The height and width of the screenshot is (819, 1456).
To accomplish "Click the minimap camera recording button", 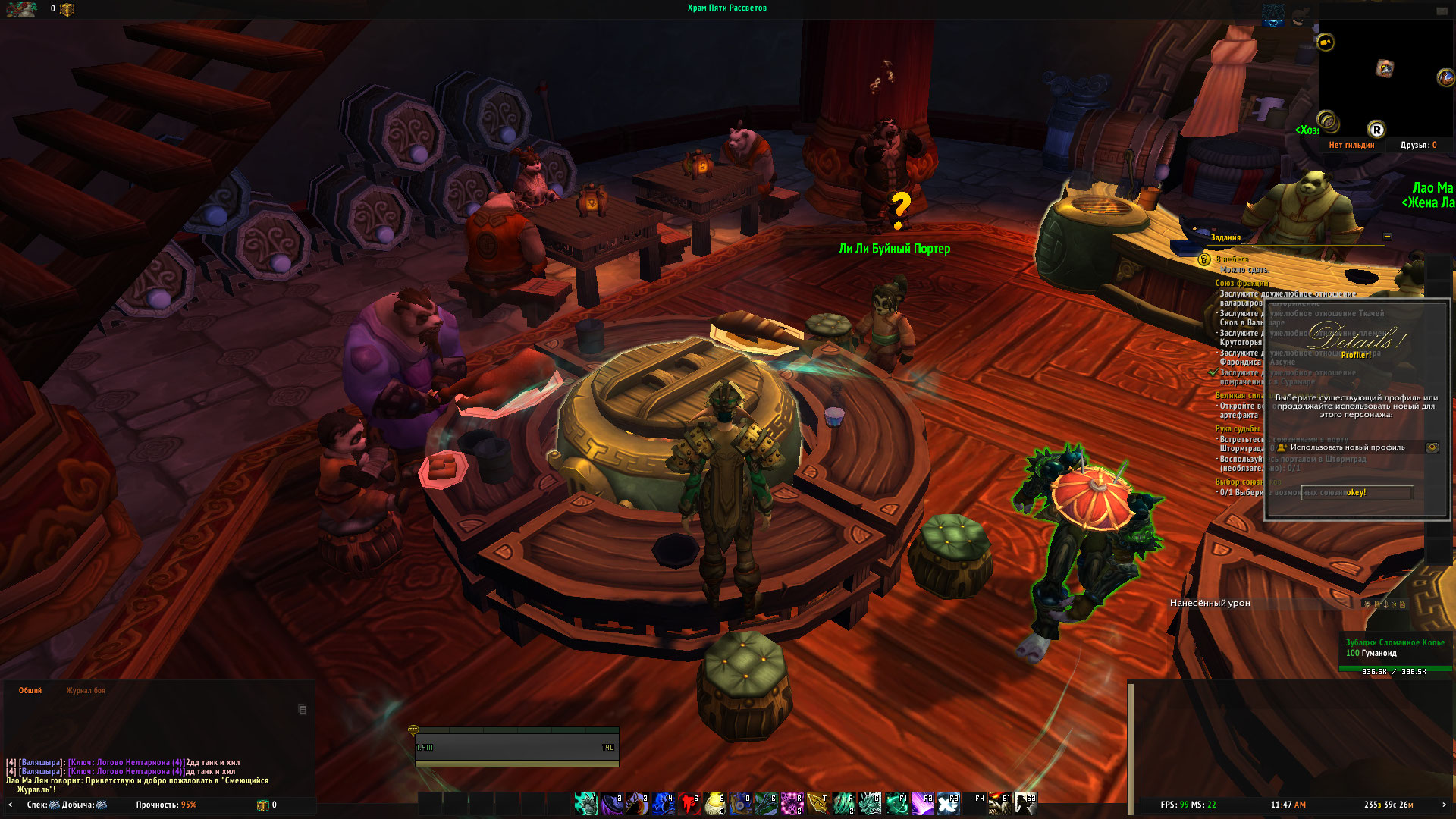I will click(x=1326, y=42).
